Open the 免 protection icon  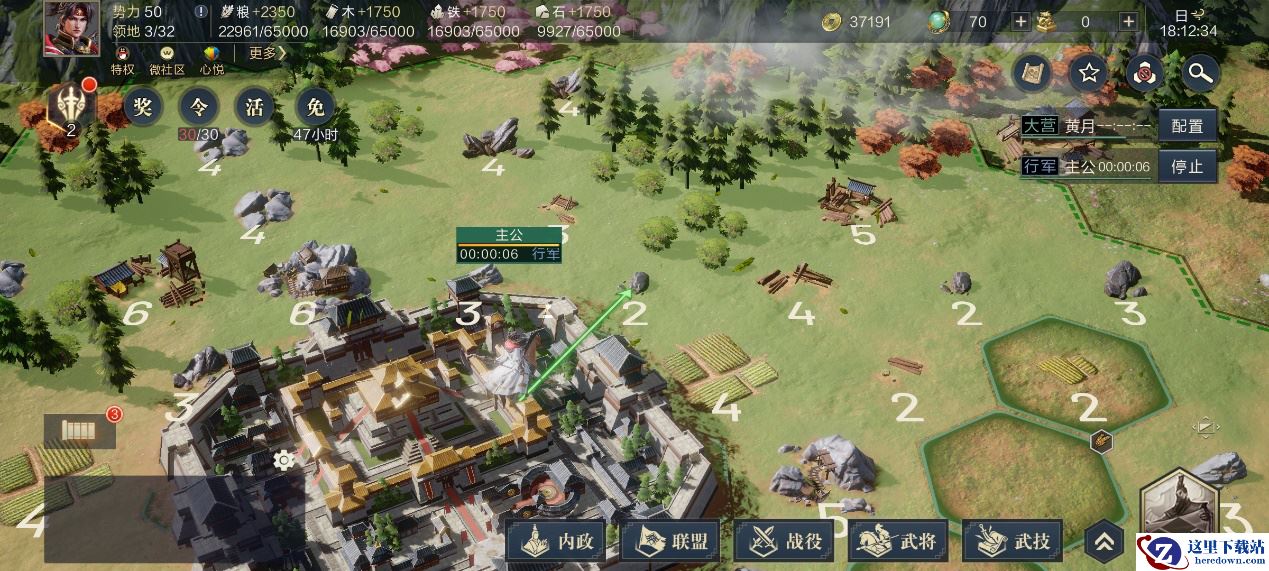click(316, 106)
